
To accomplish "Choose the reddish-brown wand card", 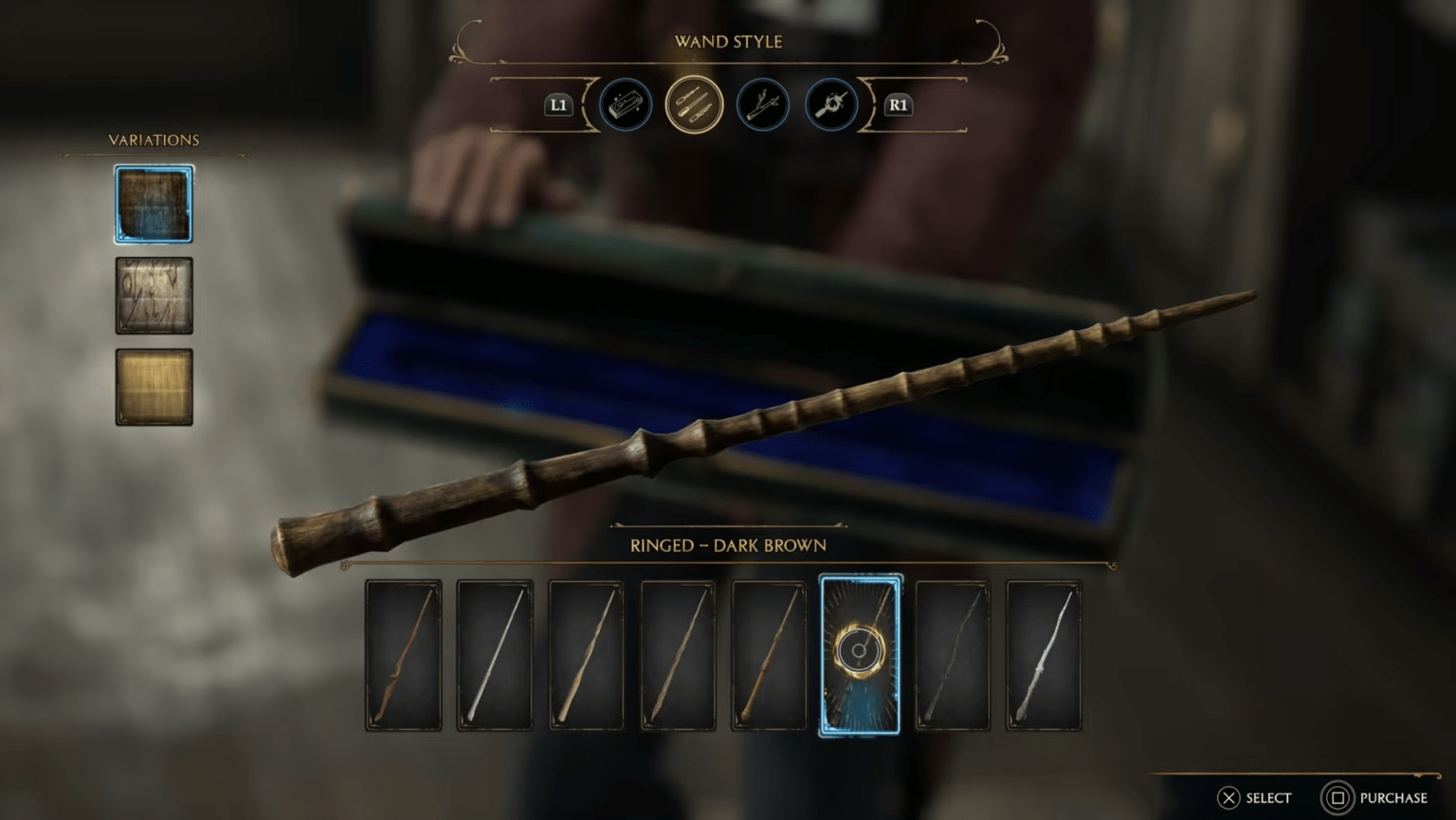I will [402, 654].
